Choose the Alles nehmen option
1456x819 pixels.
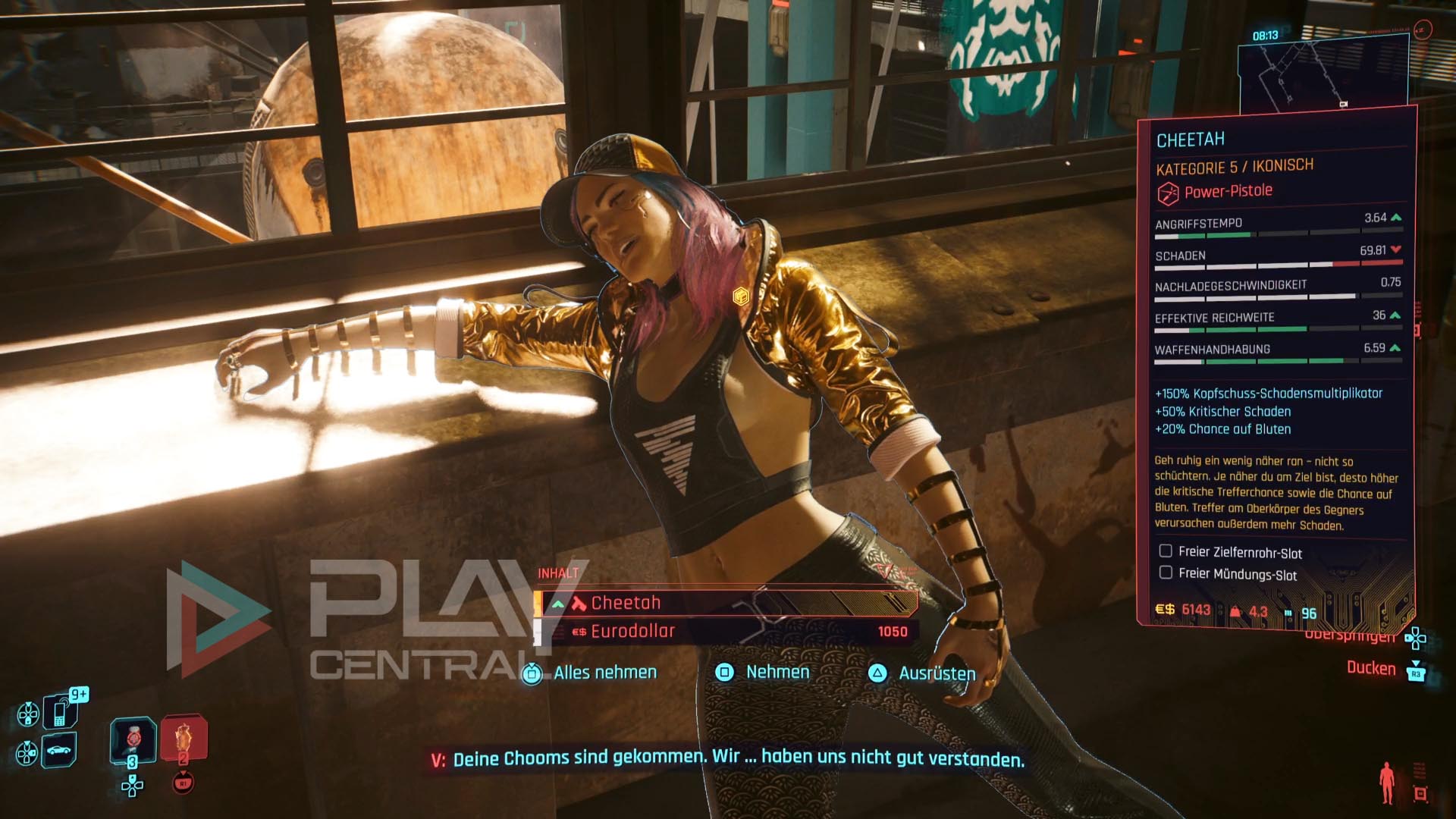point(604,673)
